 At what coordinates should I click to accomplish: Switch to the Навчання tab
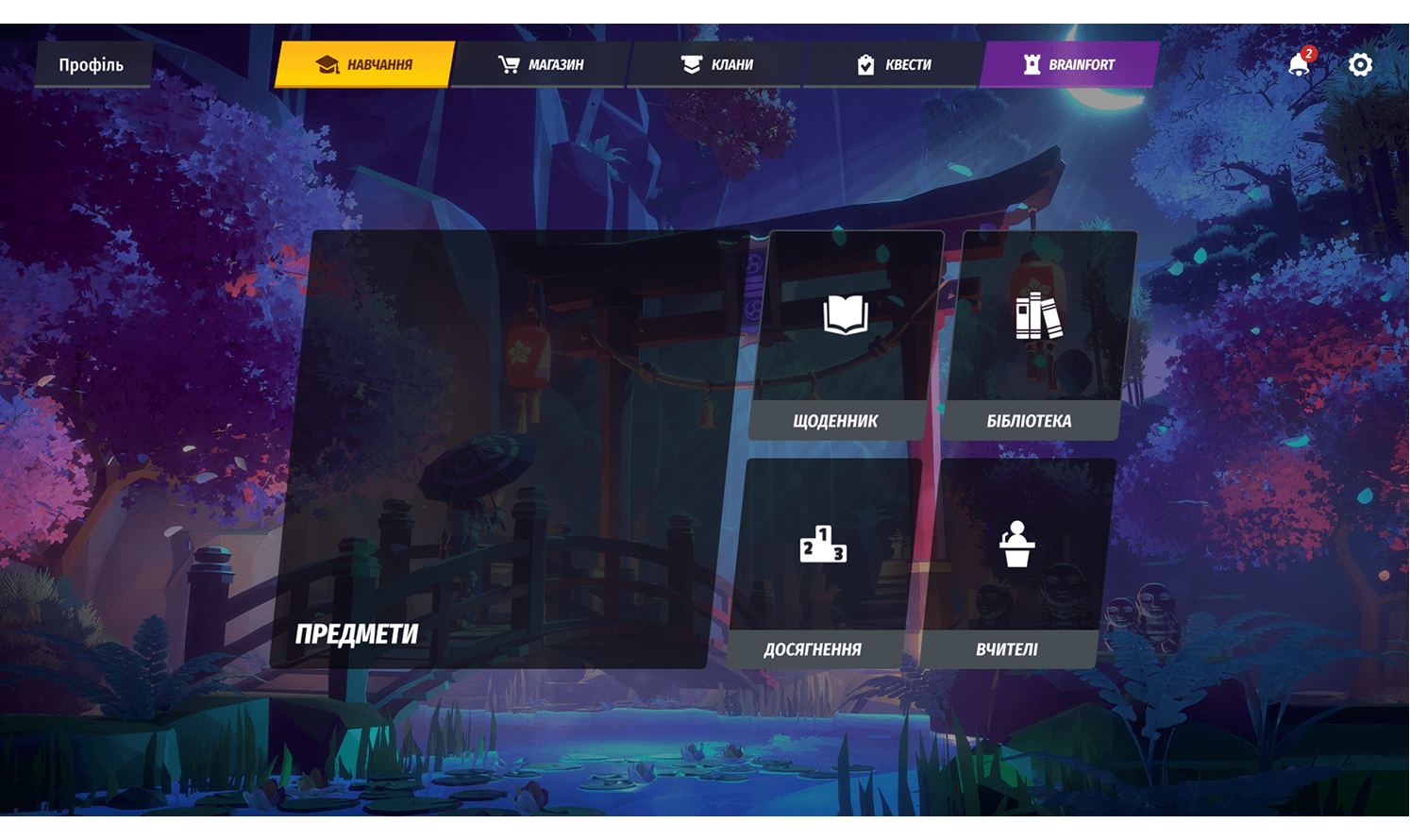(365, 65)
